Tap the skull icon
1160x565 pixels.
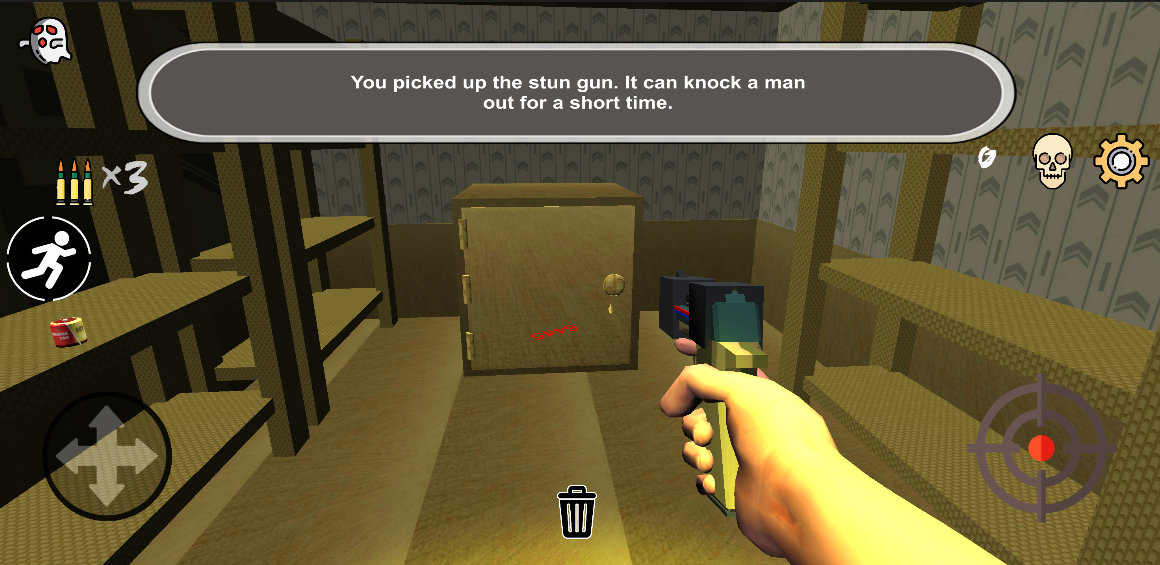1051,161
